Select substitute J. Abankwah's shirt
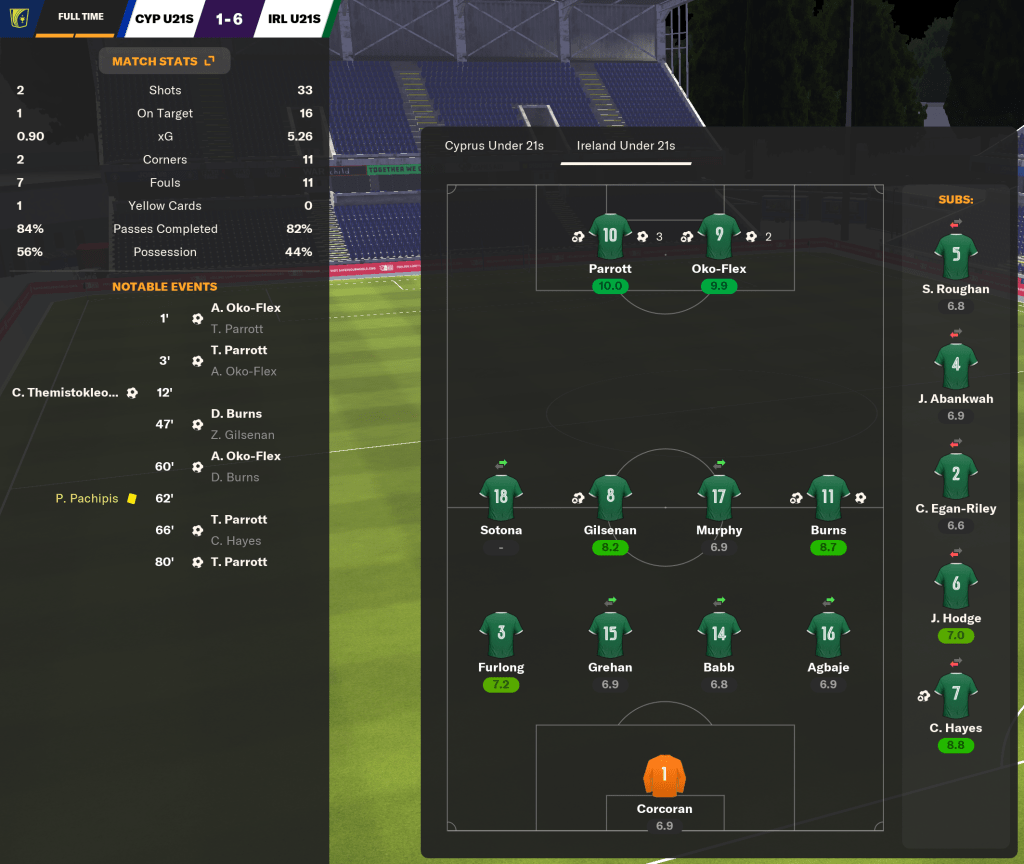The height and width of the screenshot is (864, 1024). 956,366
